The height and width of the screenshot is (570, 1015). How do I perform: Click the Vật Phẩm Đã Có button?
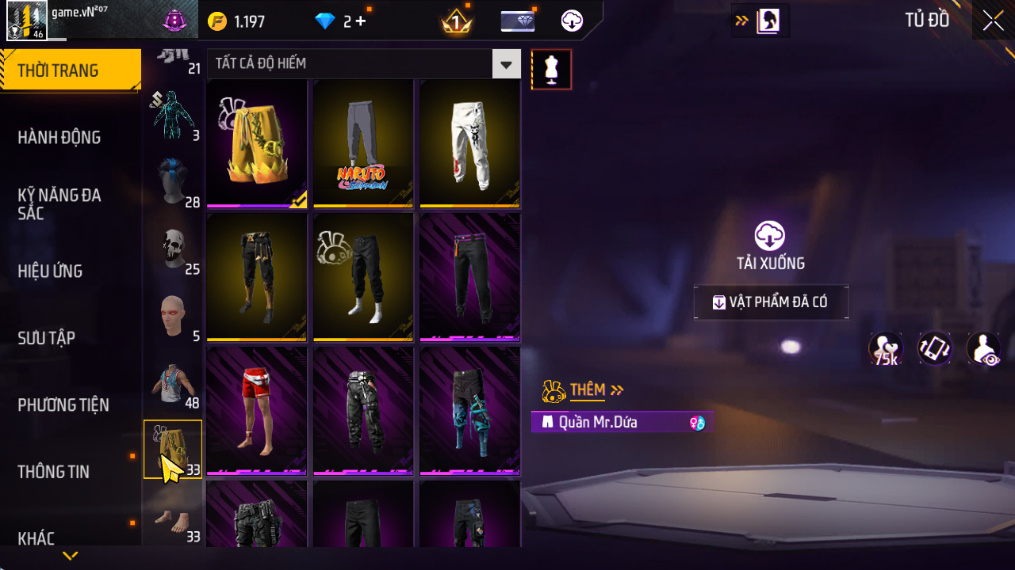pos(771,302)
